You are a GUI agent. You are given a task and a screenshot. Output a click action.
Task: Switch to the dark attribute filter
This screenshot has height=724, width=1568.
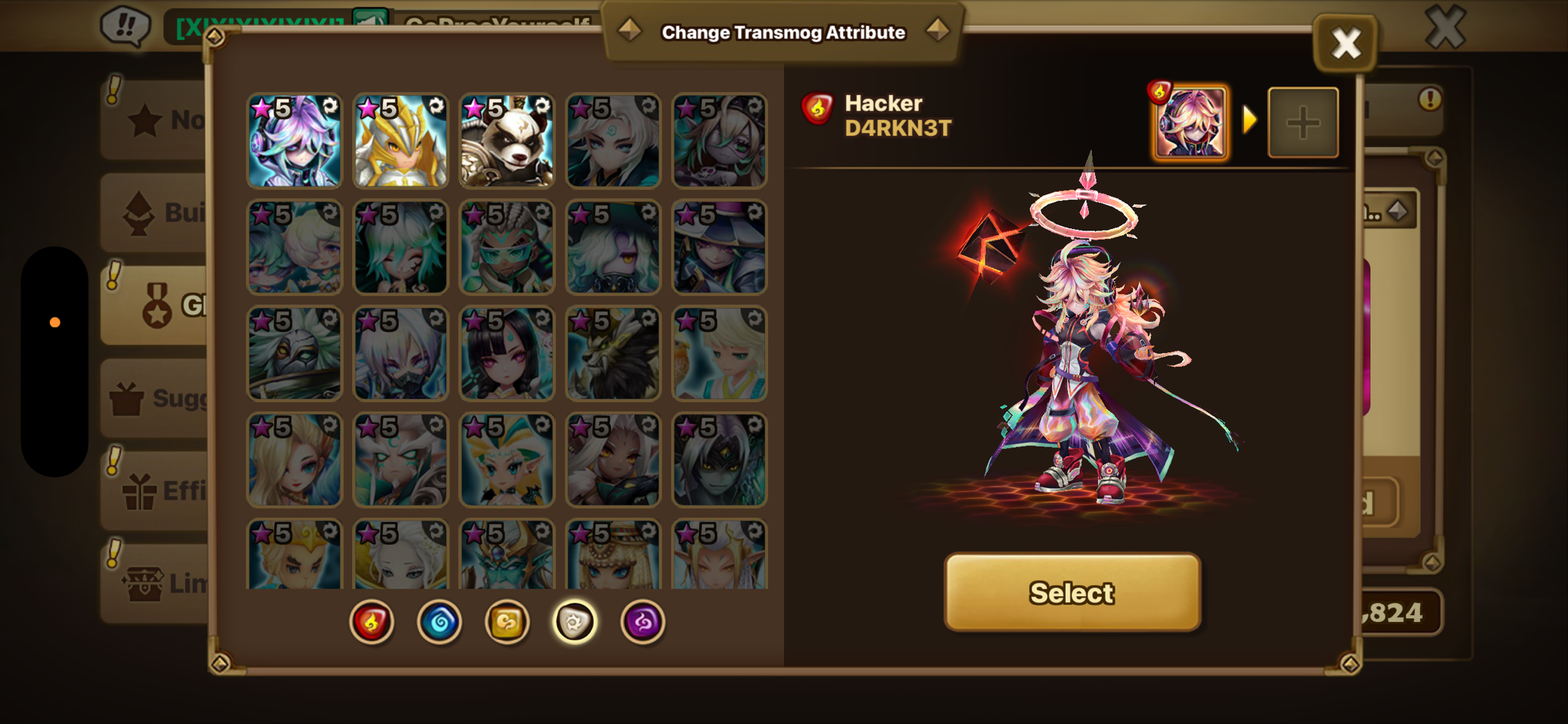[x=642, y=621]
